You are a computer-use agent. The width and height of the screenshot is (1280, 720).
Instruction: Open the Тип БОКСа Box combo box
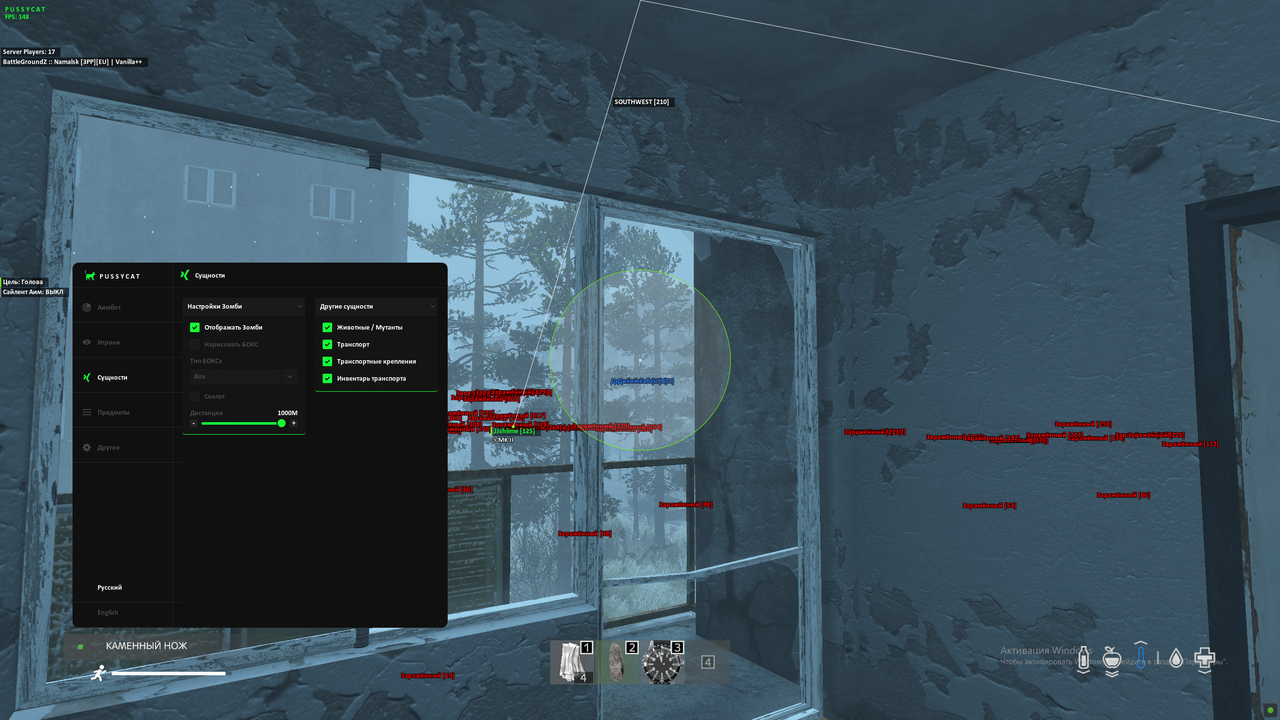click(242, 376)
